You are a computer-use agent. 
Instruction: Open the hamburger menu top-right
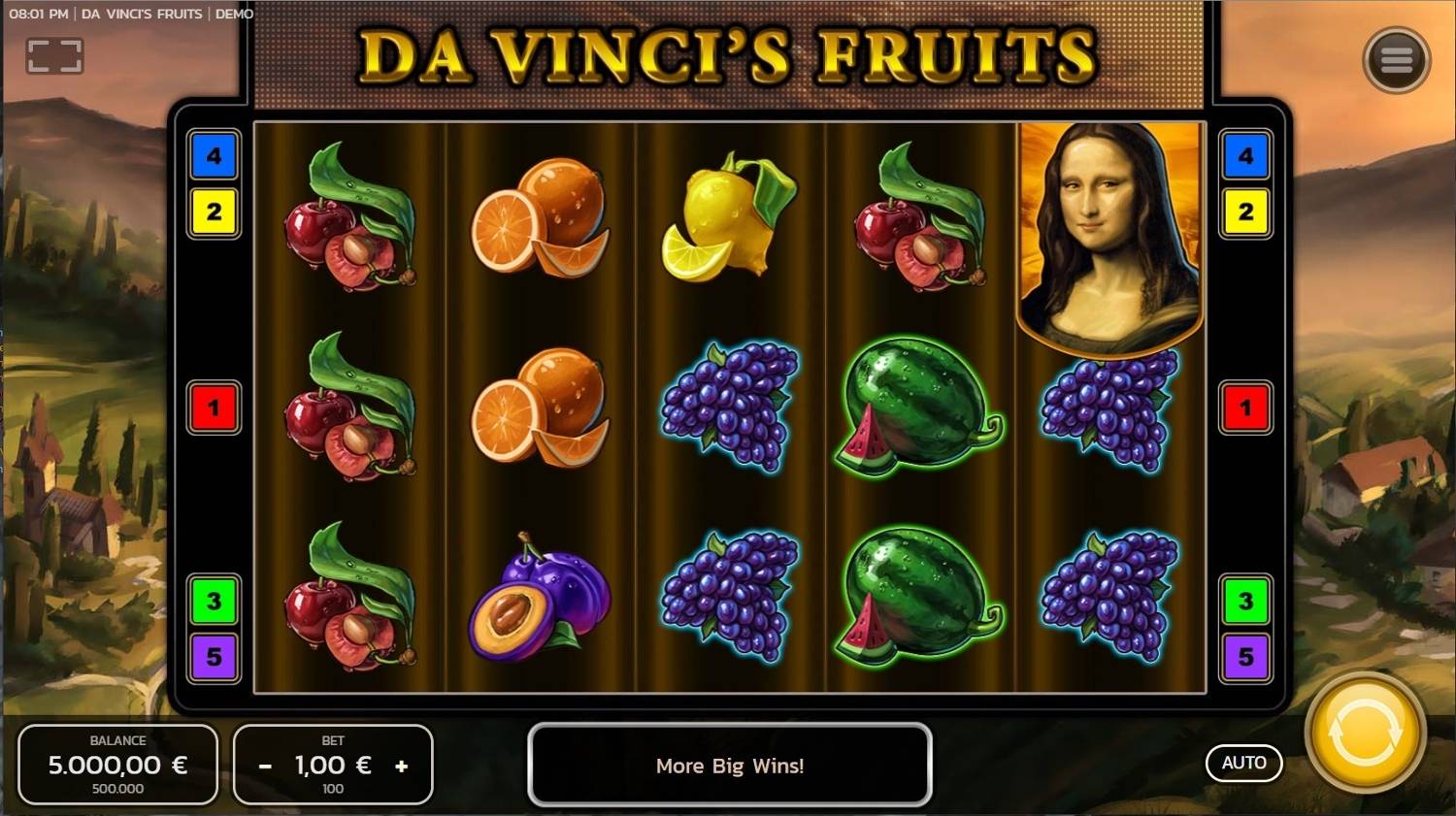1397,59
